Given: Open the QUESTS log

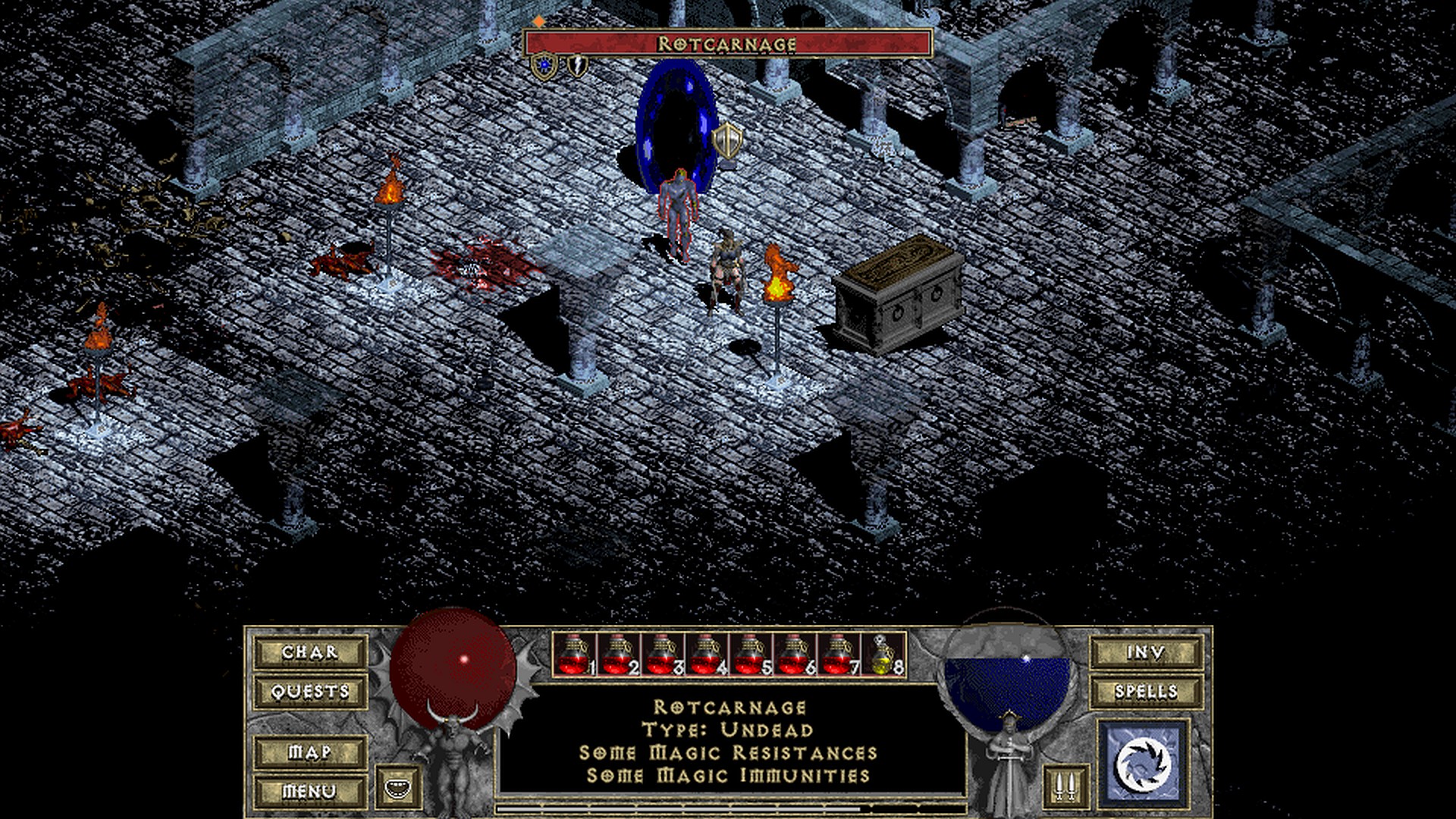Looking at the screenshot, I should pyautogui.click(x=310, y=692).
